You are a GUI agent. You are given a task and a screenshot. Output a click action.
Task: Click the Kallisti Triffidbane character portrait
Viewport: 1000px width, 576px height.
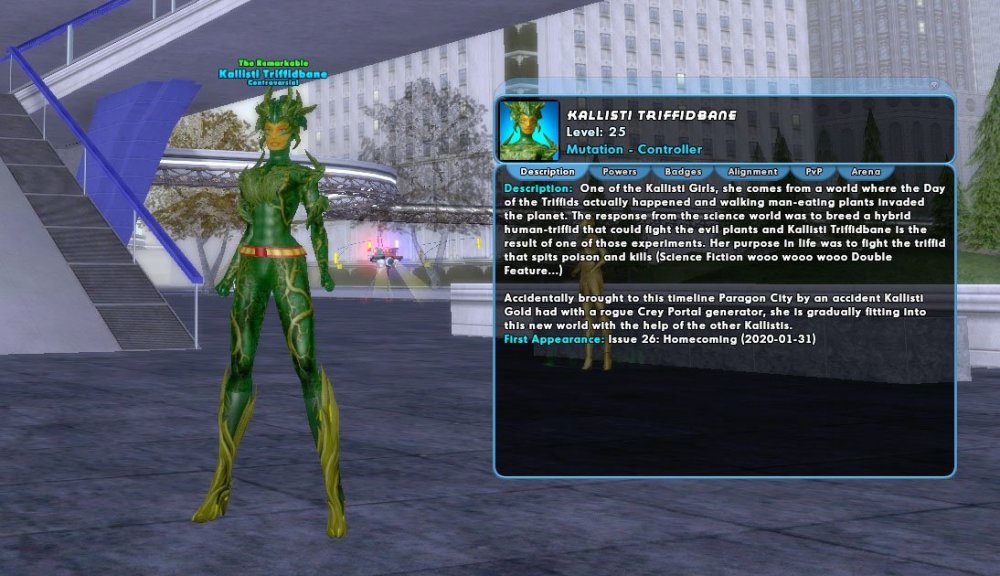tap(528, 130)
